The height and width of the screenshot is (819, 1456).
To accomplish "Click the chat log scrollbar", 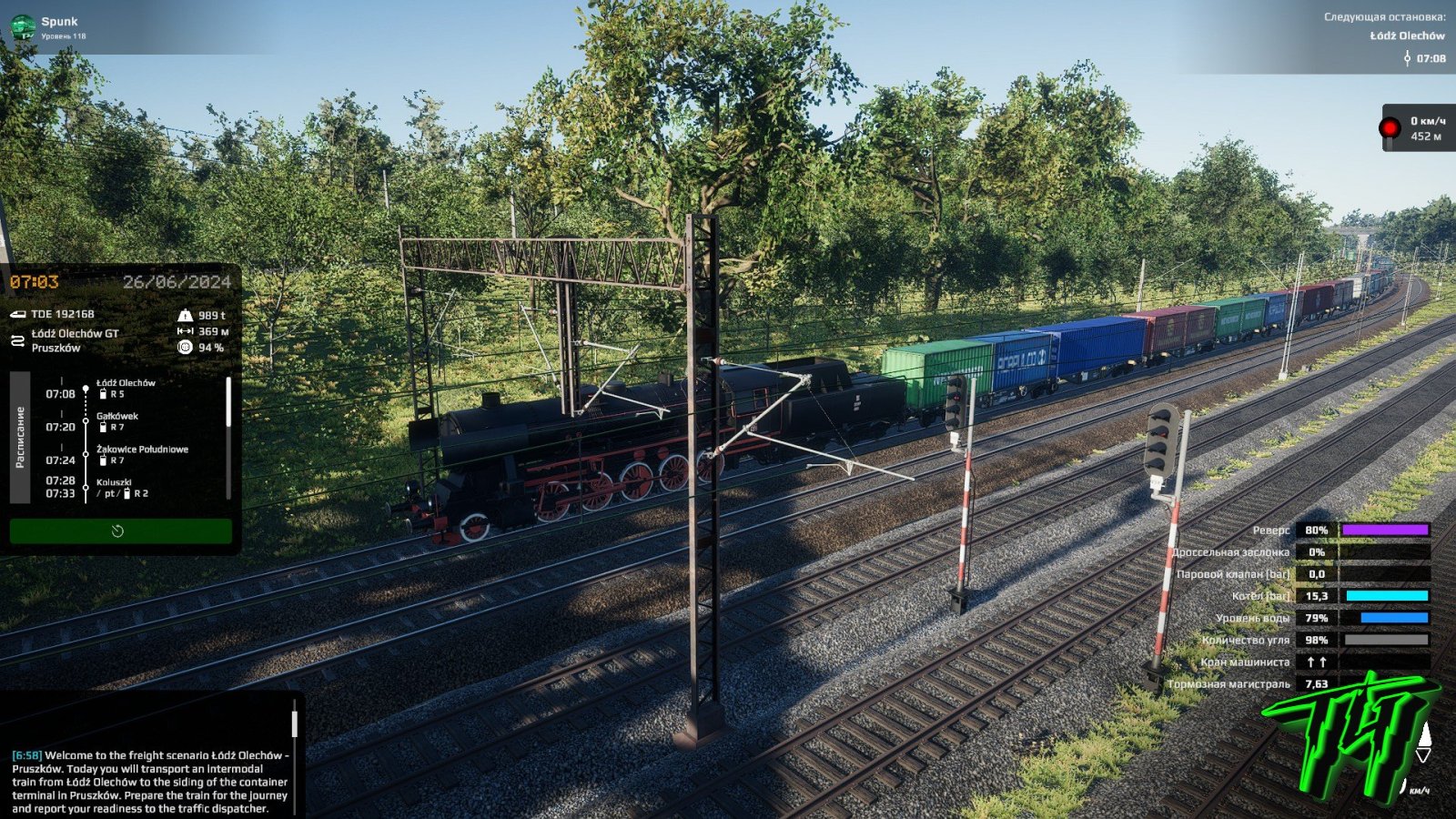I will [x=294, y=724].
